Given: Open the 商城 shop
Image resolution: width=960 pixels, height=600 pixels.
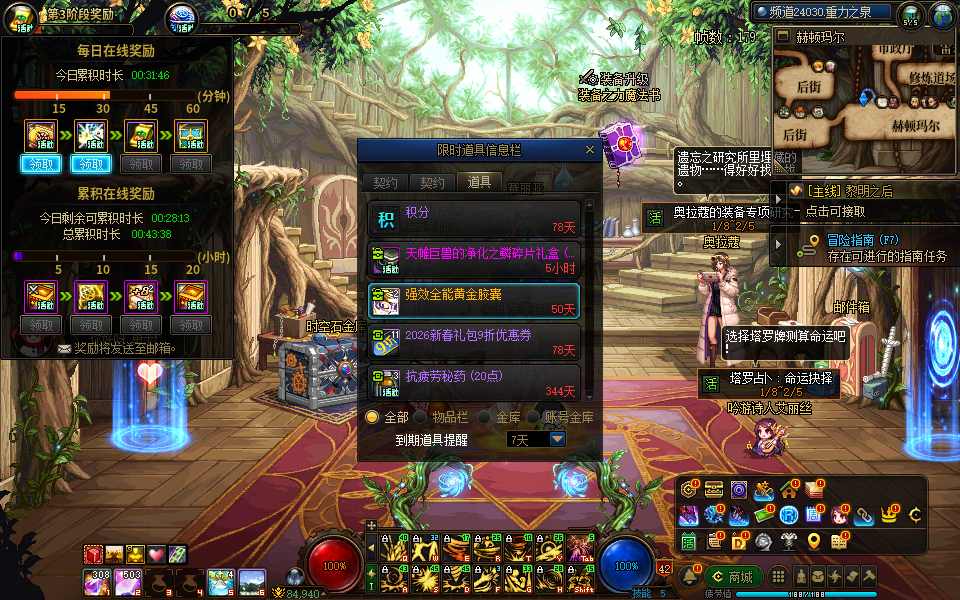Looking at the screenshot, I should point(733,577).
